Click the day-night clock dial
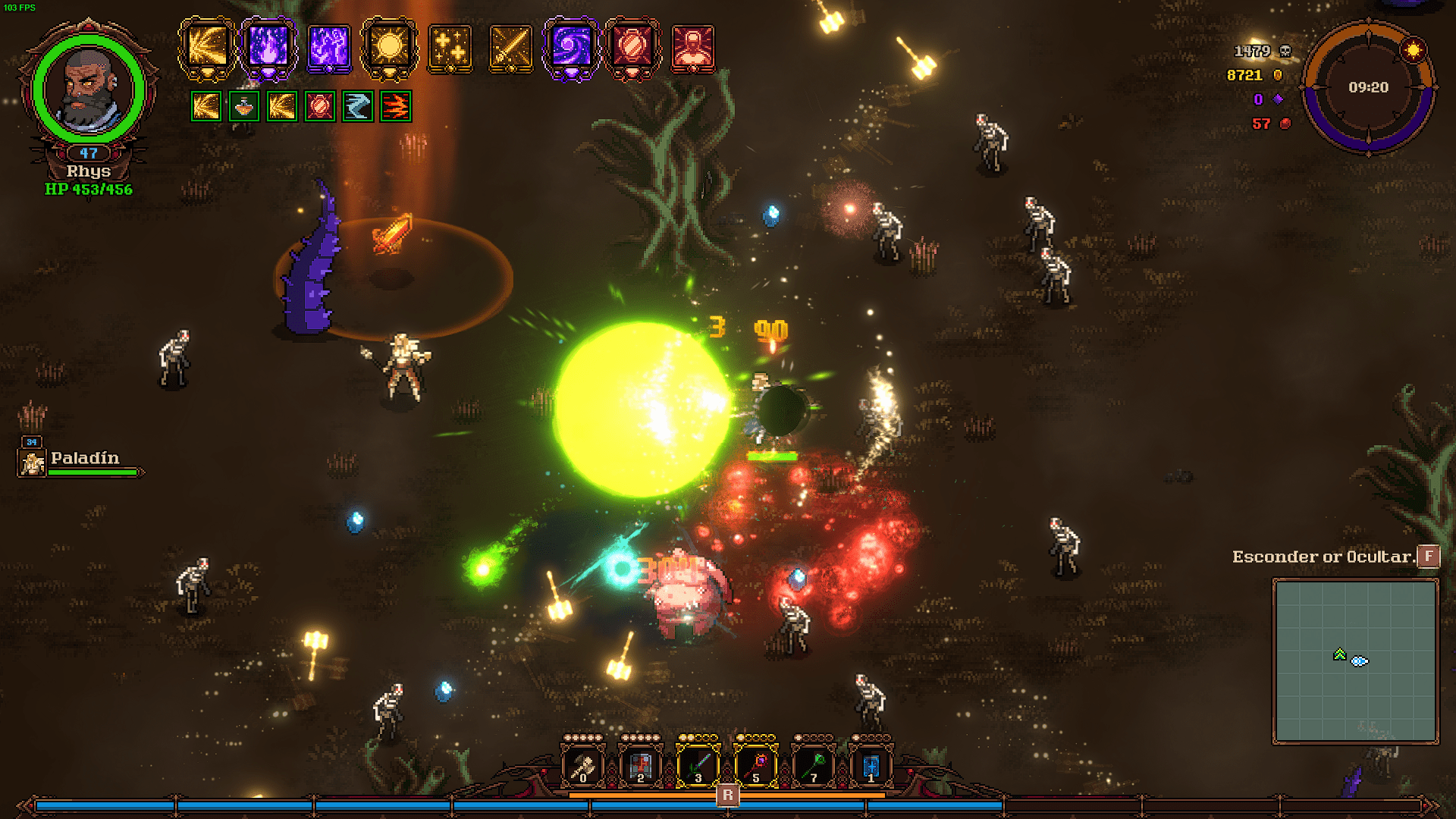The image size is (1456, 819). [x=1368, y=88]
